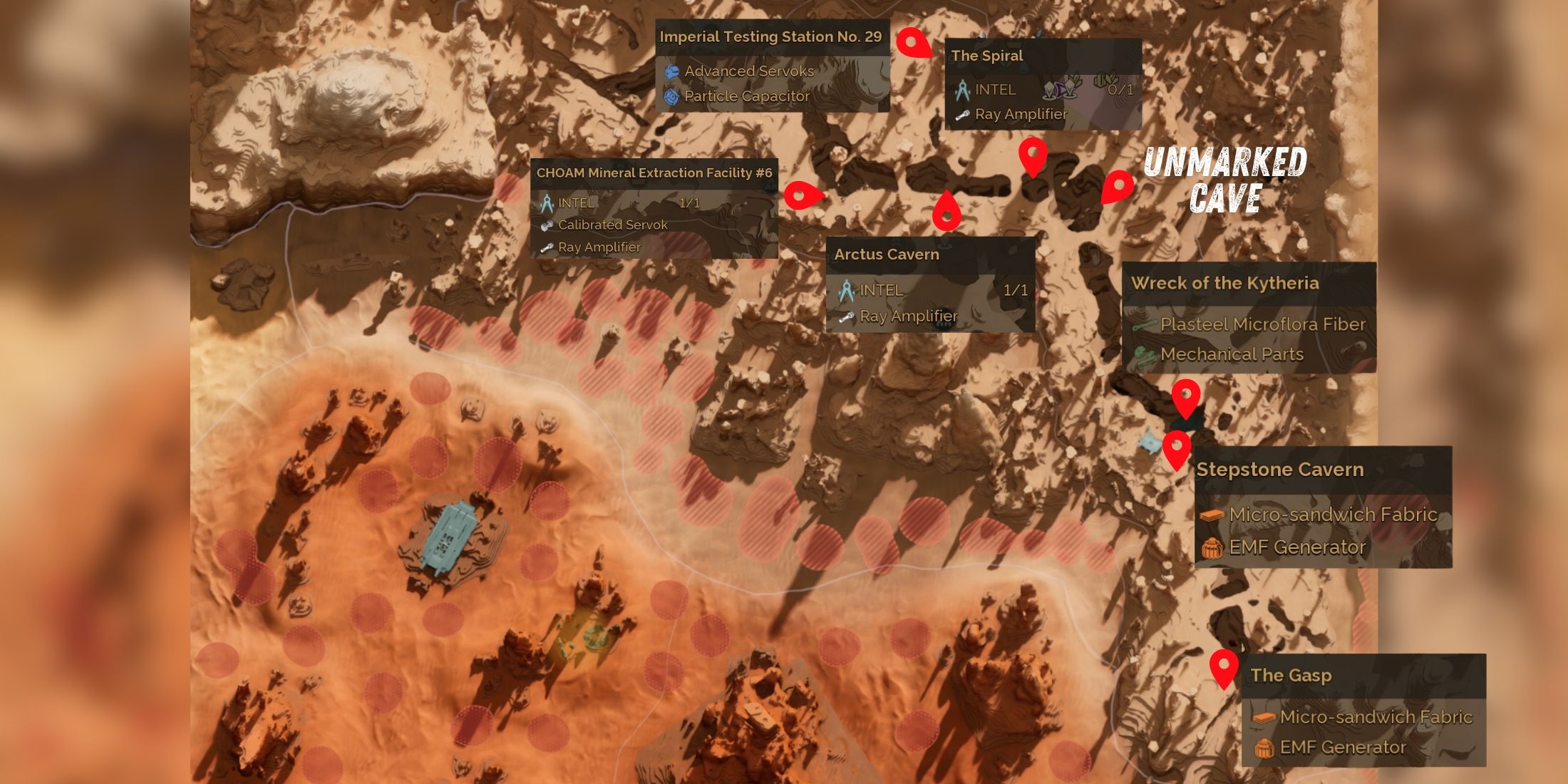Select the Advanced Servoks gear icon

[x=670, y=71]
